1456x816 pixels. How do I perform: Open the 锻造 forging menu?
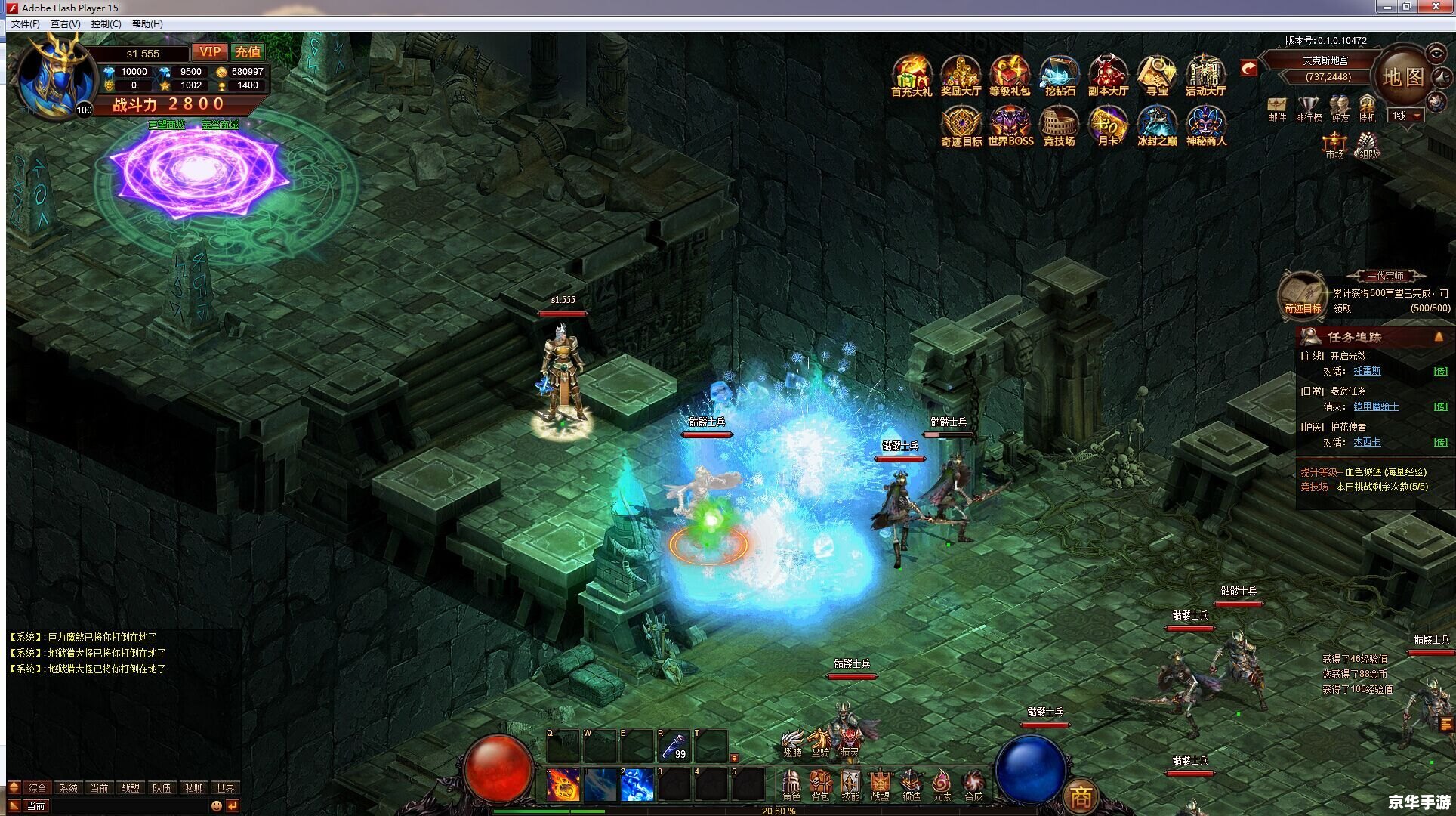click(x=912, y=785)
